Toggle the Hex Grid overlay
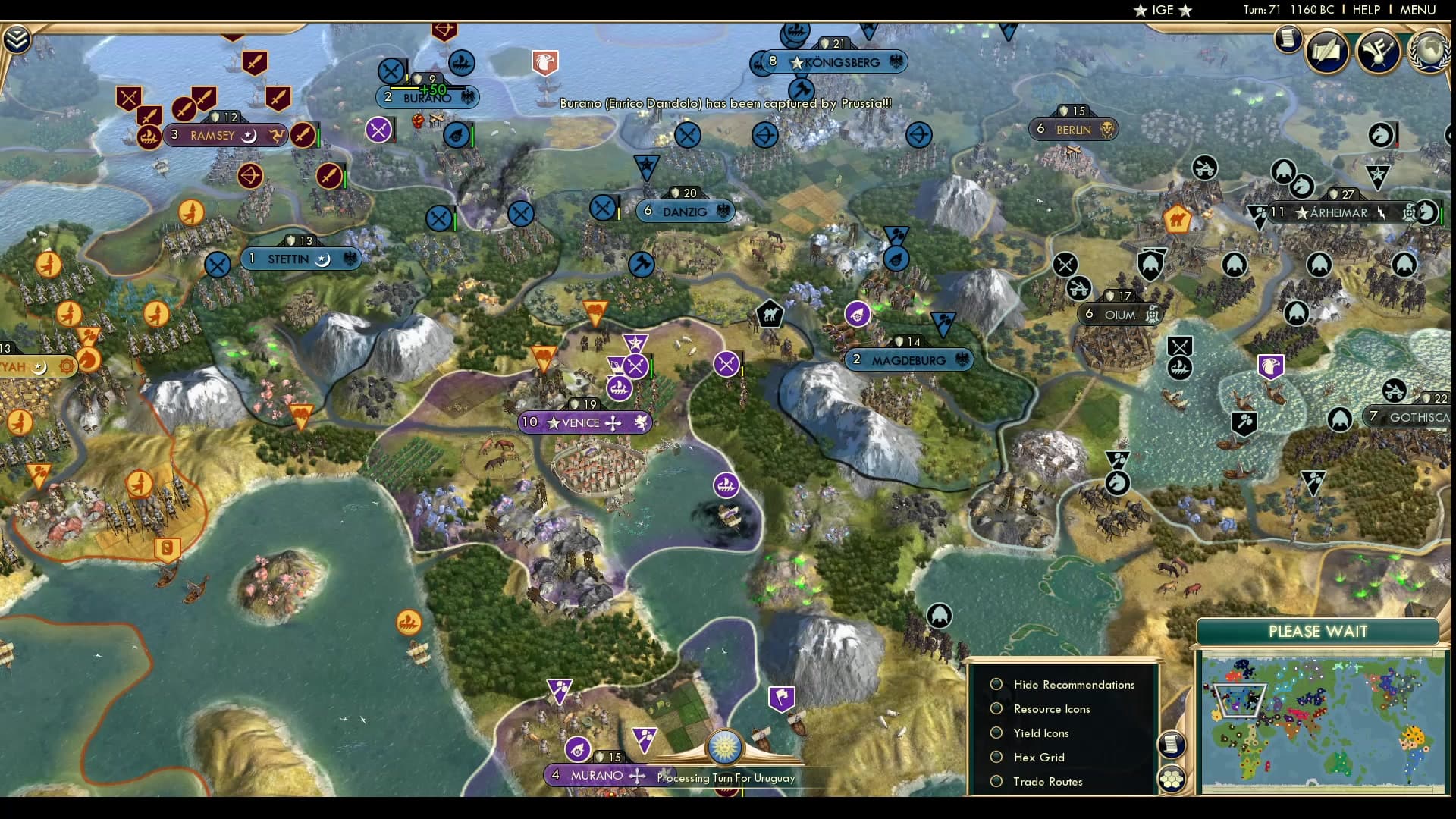 point(996,757)
